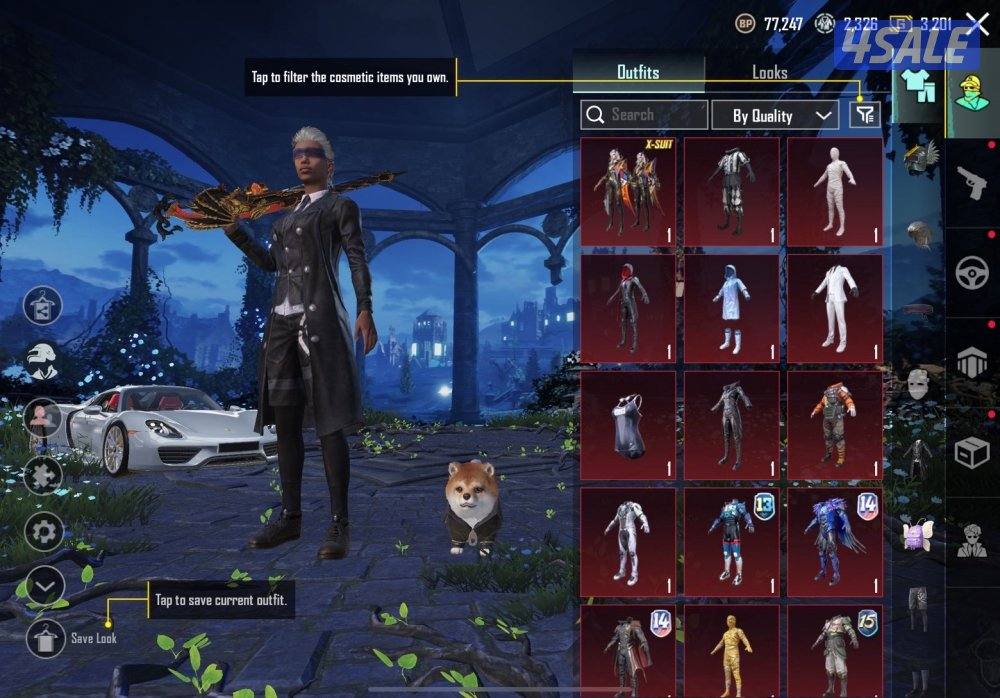Switch to the Looks tab

point(769,73)
